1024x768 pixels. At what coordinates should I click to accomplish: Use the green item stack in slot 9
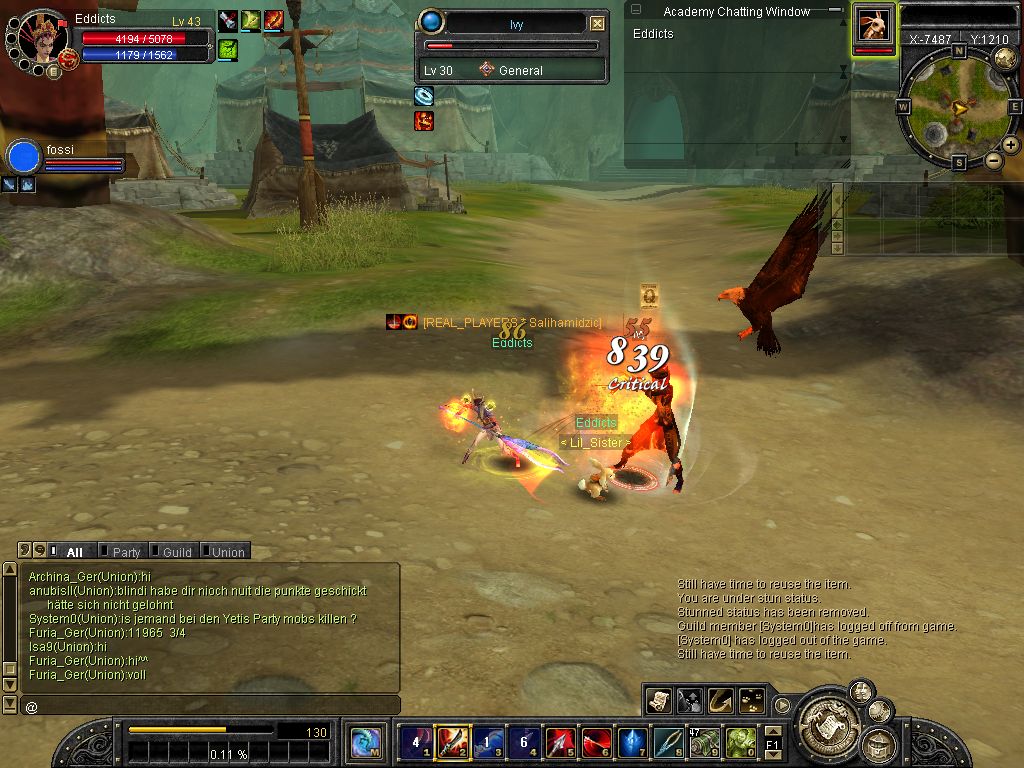704,742
